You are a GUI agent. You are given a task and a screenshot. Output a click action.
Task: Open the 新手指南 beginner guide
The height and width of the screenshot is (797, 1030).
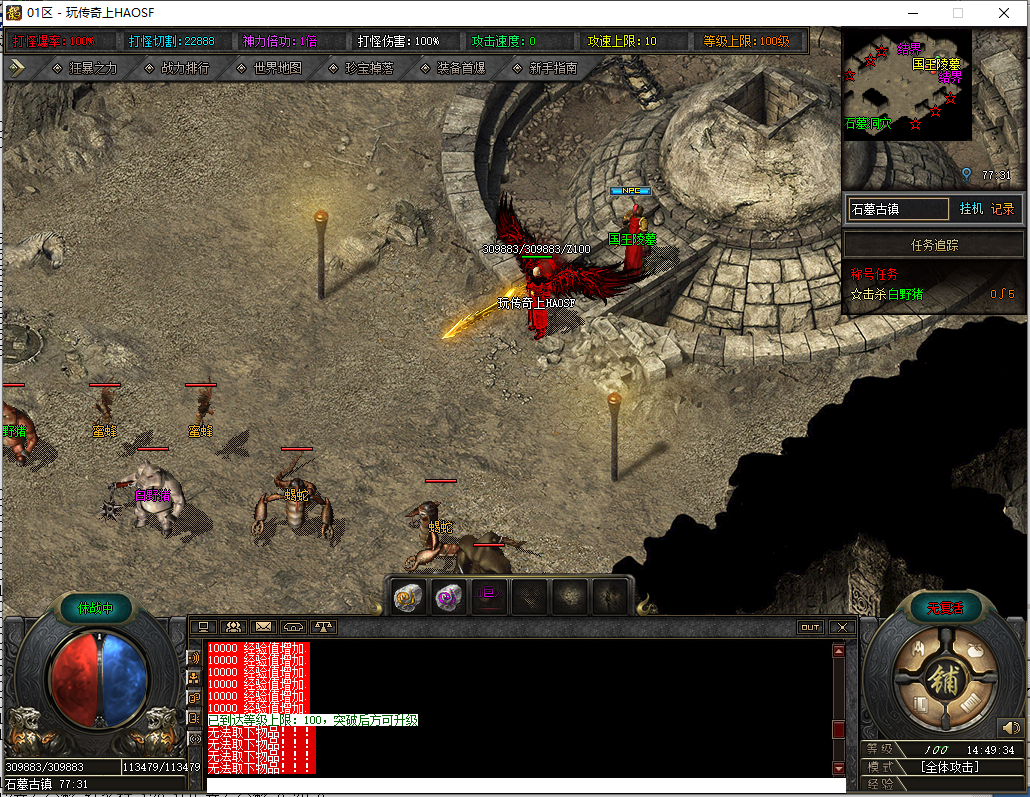[x=545, y=68]
